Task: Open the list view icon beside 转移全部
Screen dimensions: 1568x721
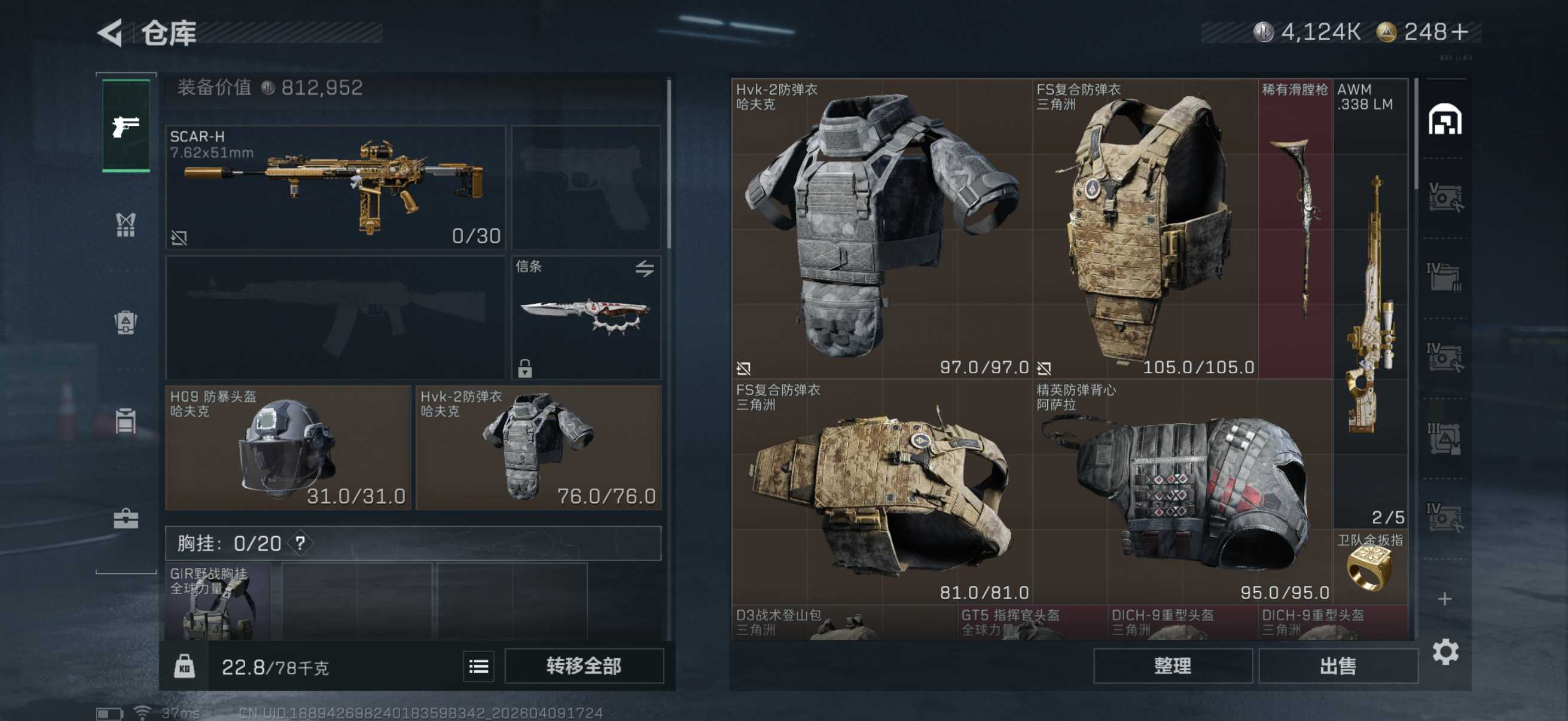Action: point(478,667)
